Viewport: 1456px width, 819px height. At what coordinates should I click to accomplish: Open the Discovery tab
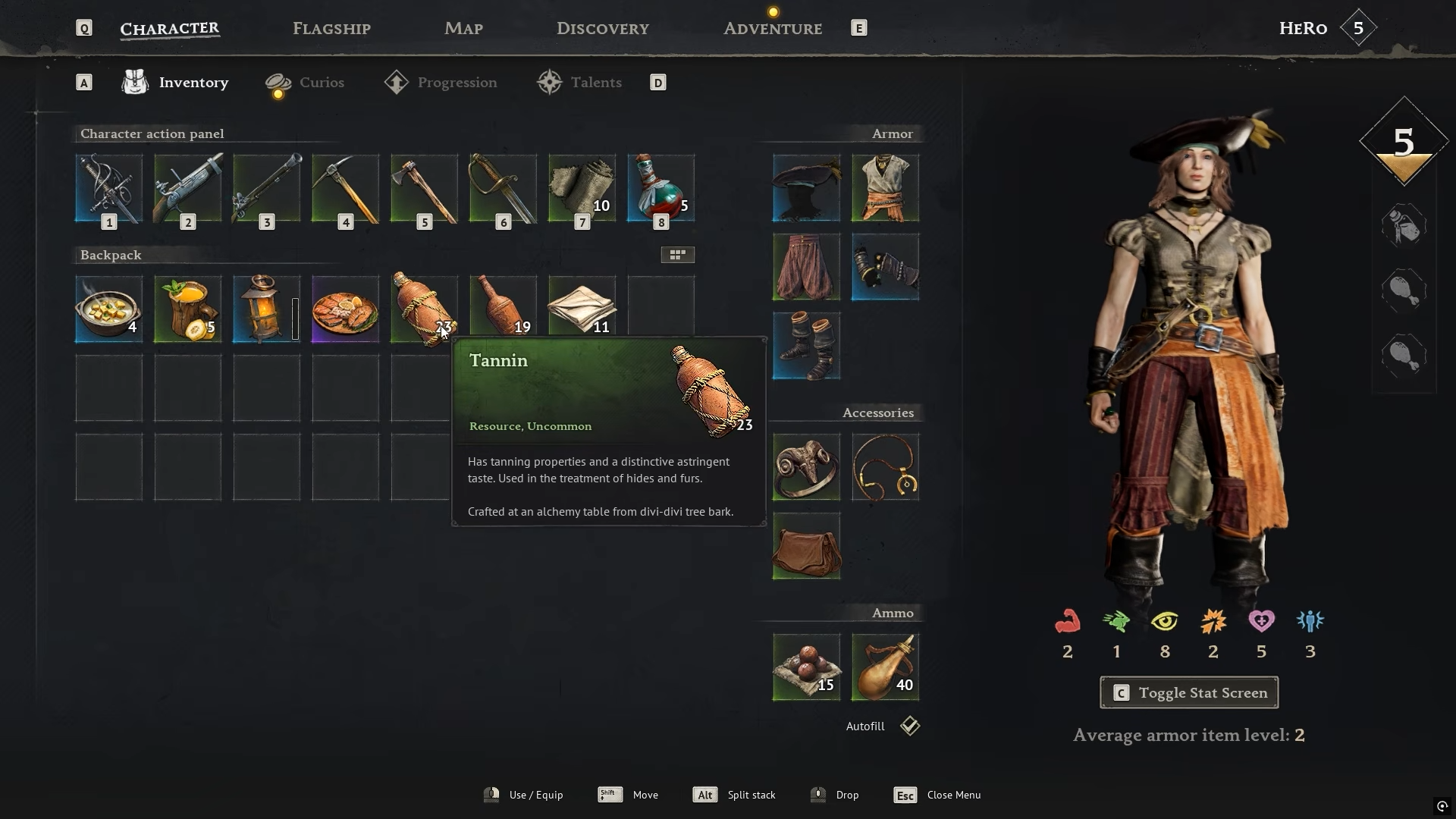[x=602, y=29]
